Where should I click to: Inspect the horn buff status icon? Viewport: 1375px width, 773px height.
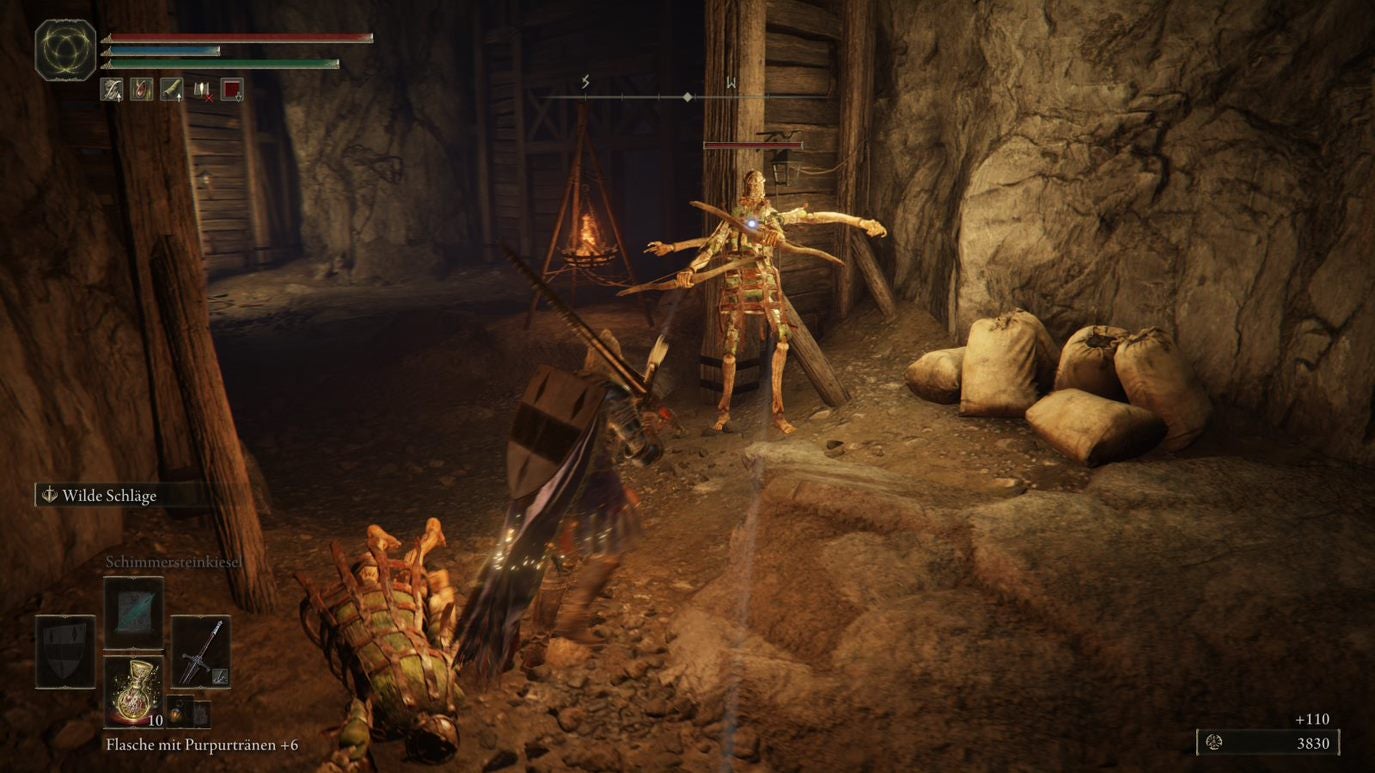coord(171,90)
